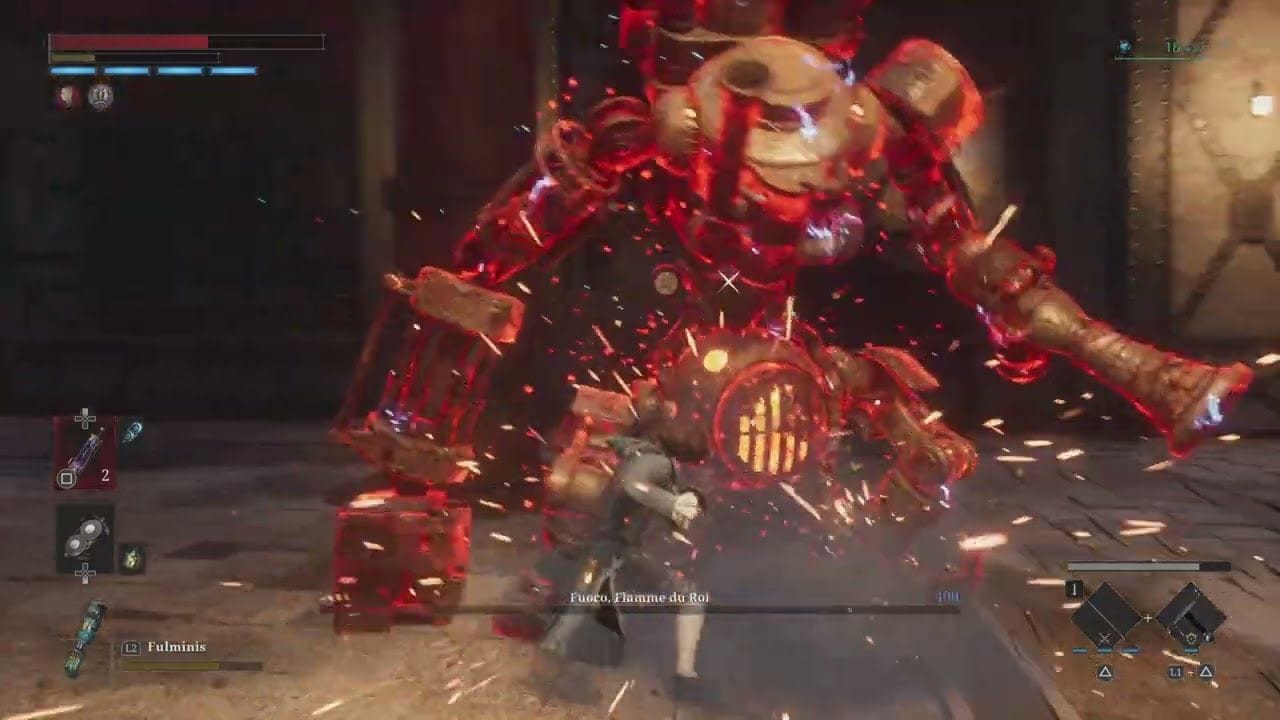The height and width of the screenshot is (720, 1280).
Task: Click the red status effect icon
Action: click(x=68, y=96)
